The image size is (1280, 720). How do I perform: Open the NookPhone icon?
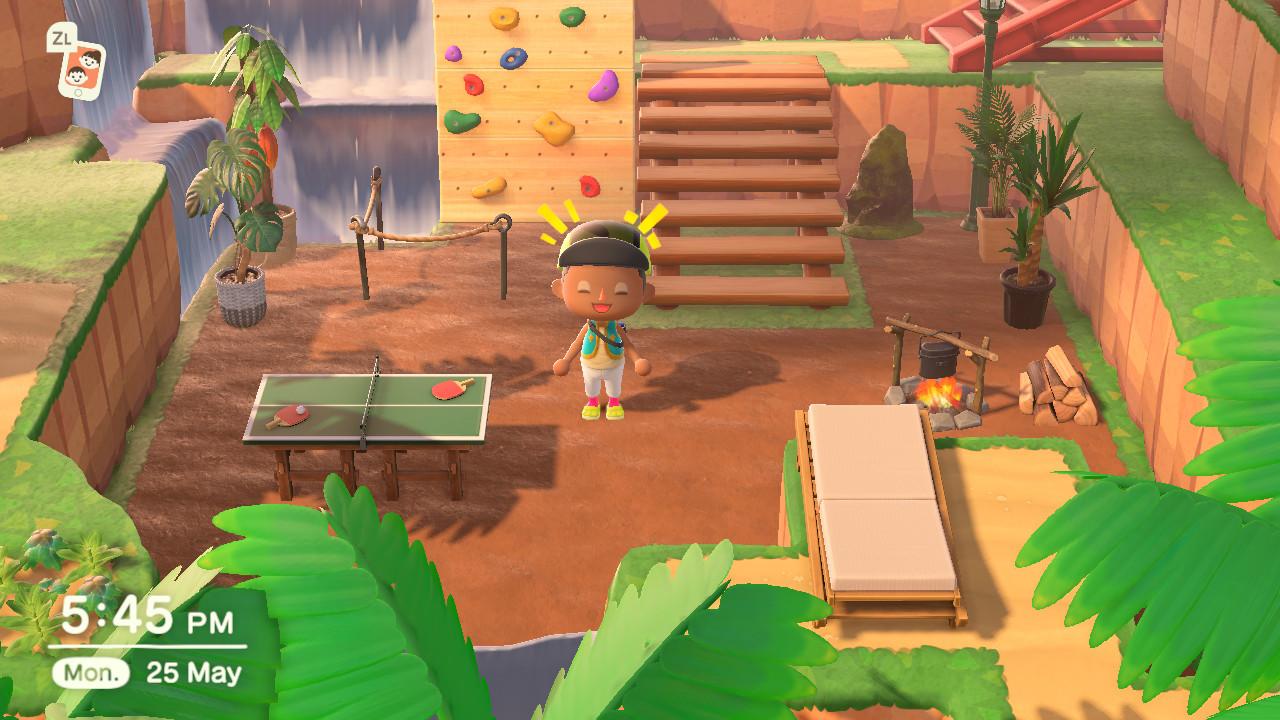81,69
